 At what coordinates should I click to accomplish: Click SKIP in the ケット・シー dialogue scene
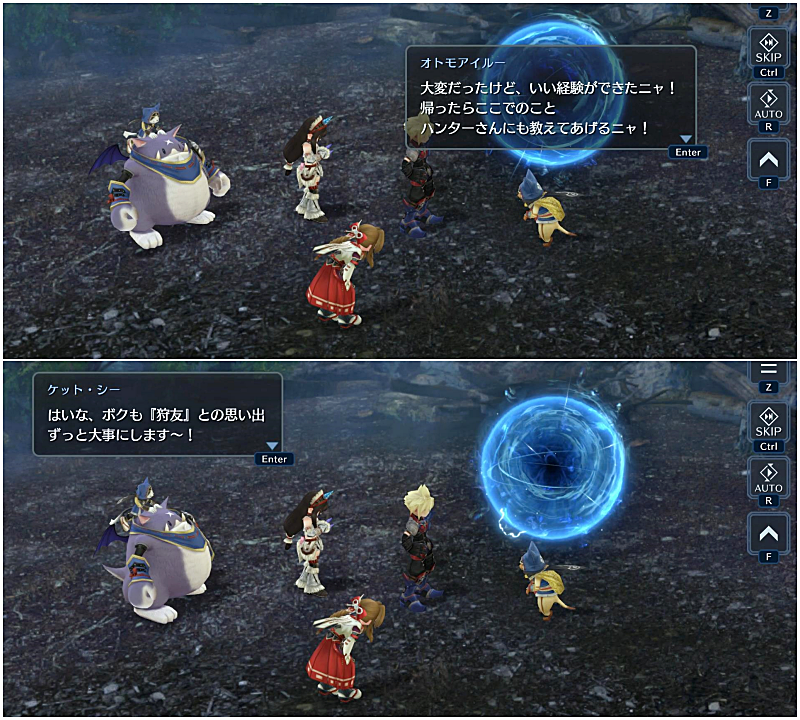pos(768,423)
